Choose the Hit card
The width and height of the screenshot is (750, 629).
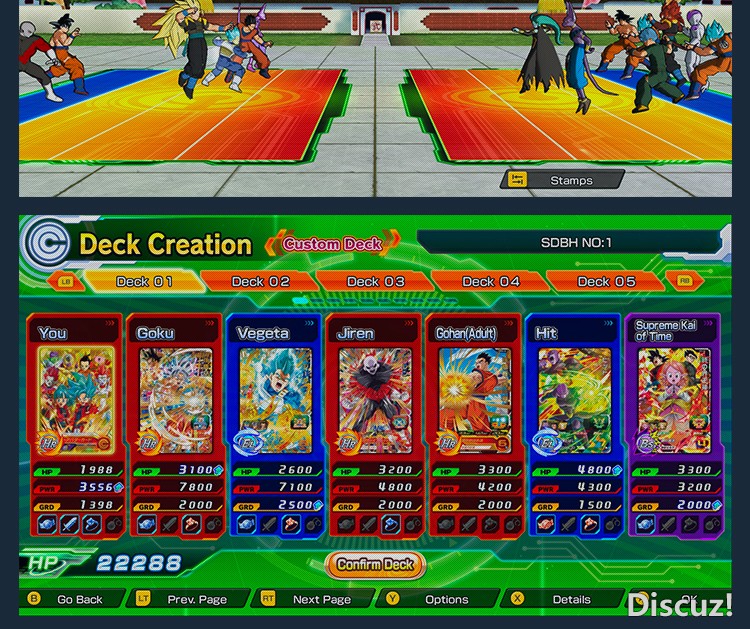574,400
